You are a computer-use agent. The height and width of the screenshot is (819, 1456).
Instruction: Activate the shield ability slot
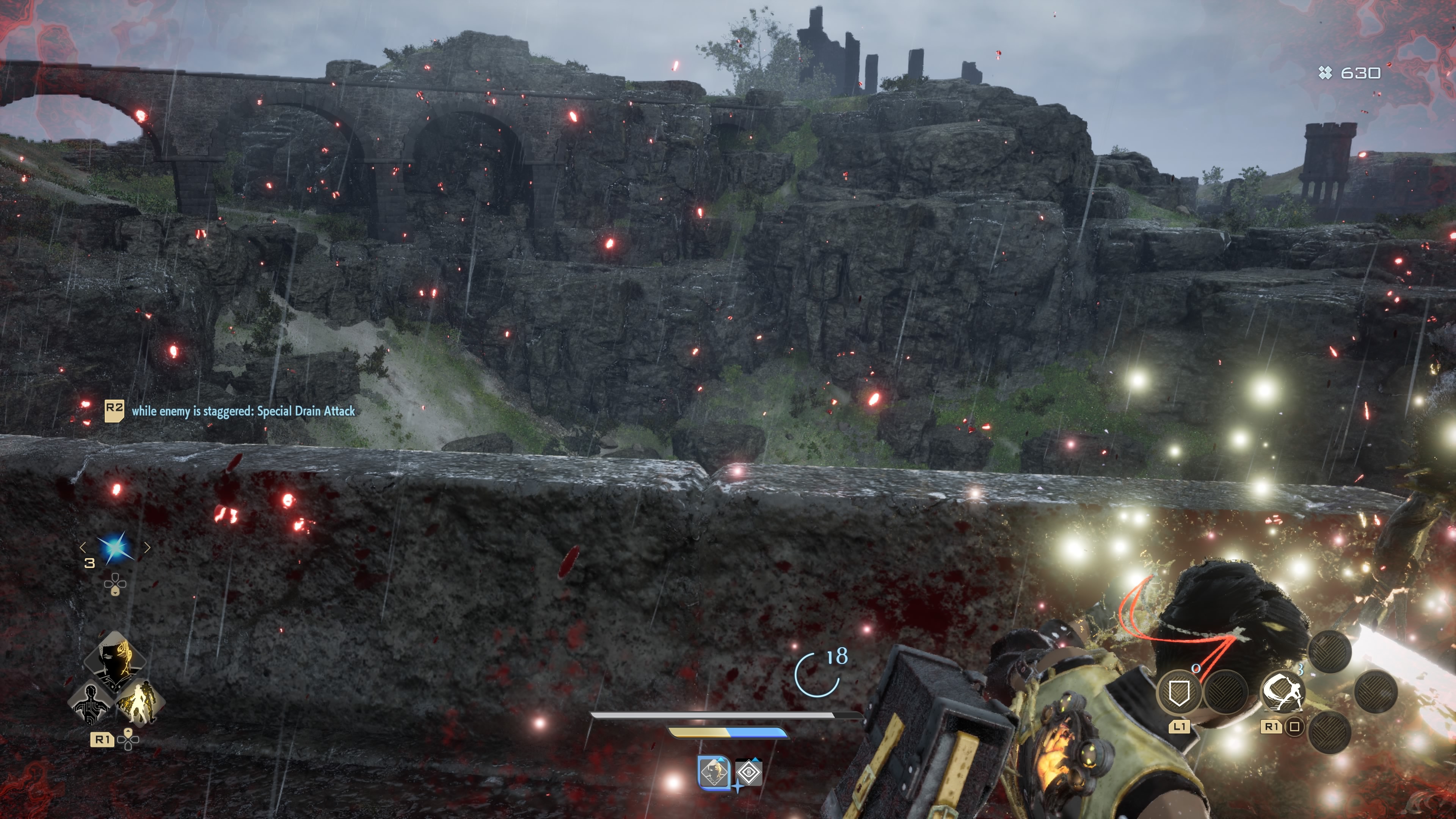tap(1179, 692)
